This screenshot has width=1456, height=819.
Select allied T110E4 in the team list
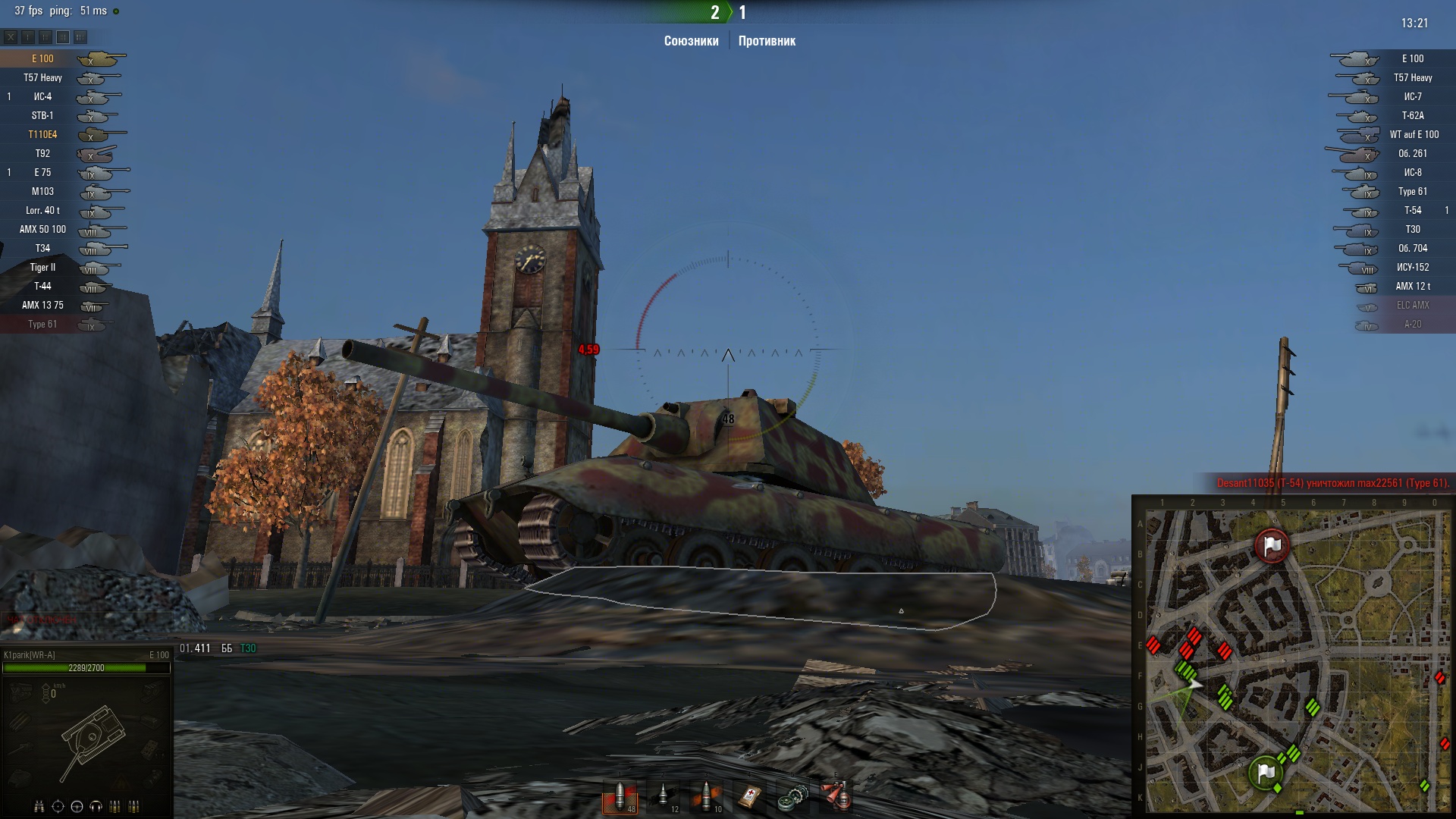tap(43, 135)
